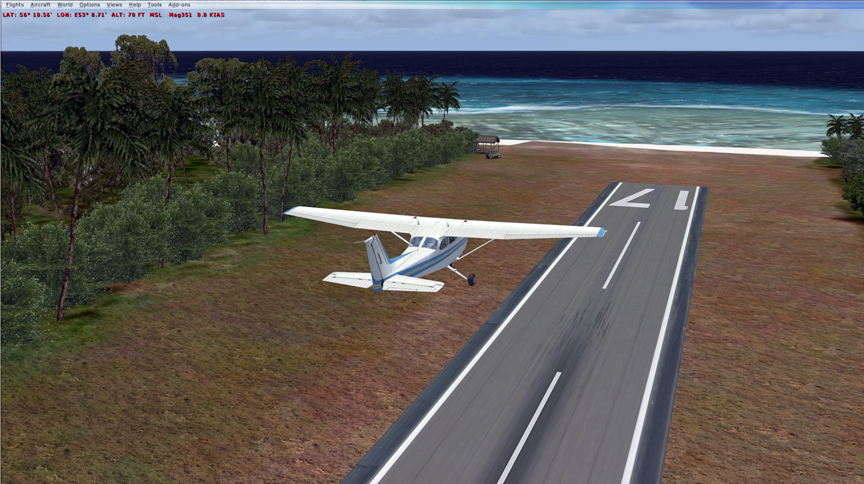Open the Aircraft menu
The width and height of the screenshot is (864, 484).
point(40,4)
